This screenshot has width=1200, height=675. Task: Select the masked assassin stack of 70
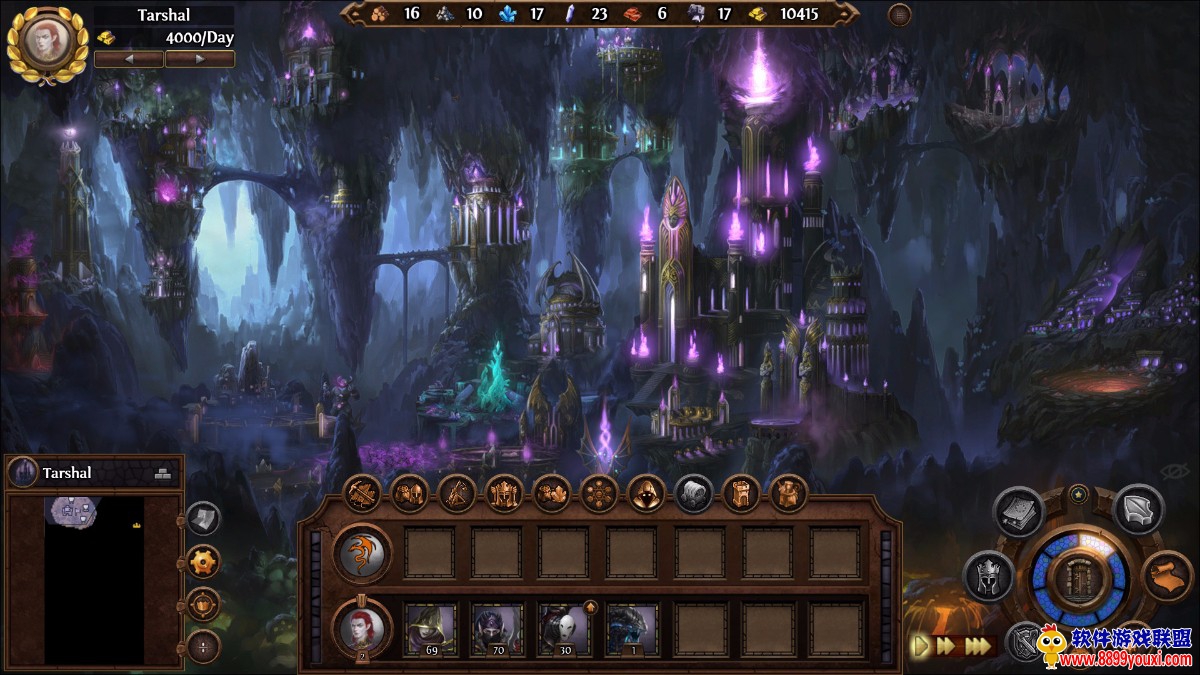(x=497, y=628)
